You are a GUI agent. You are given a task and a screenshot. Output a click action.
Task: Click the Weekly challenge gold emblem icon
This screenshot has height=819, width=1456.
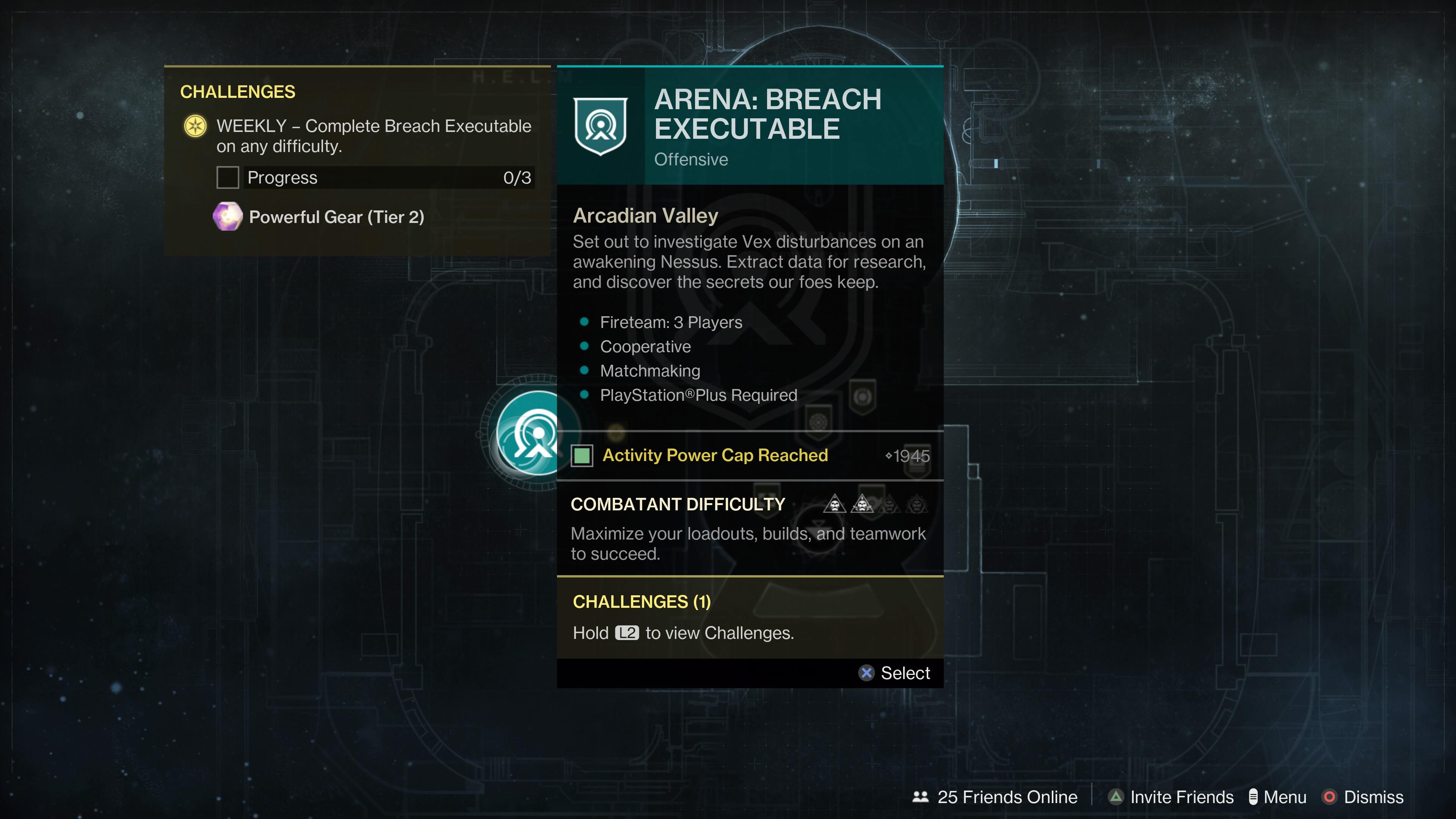click(196, 126)
